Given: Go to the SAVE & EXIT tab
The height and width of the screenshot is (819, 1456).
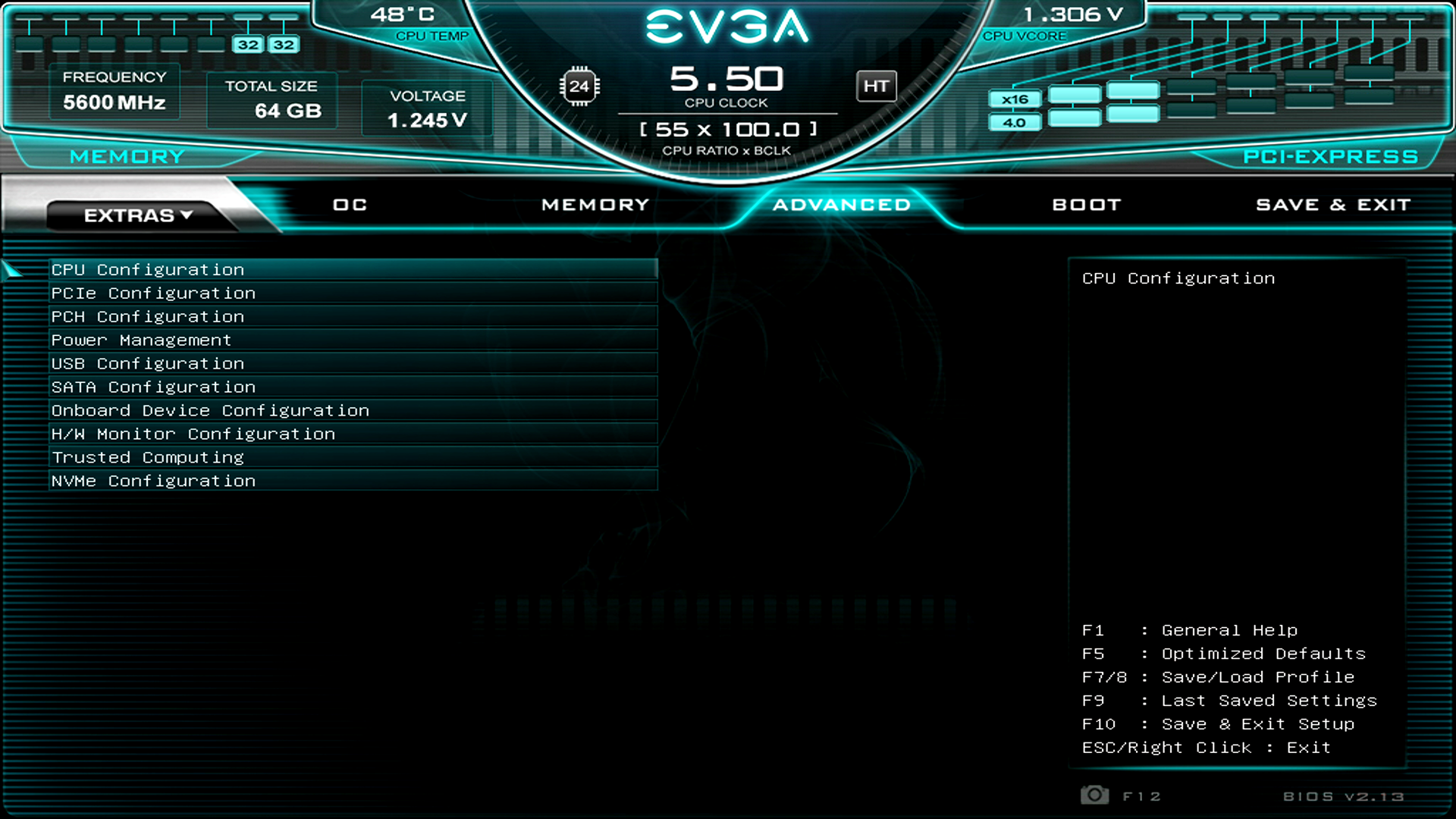Looking at the screenshot, I should tap(1333, 204).
